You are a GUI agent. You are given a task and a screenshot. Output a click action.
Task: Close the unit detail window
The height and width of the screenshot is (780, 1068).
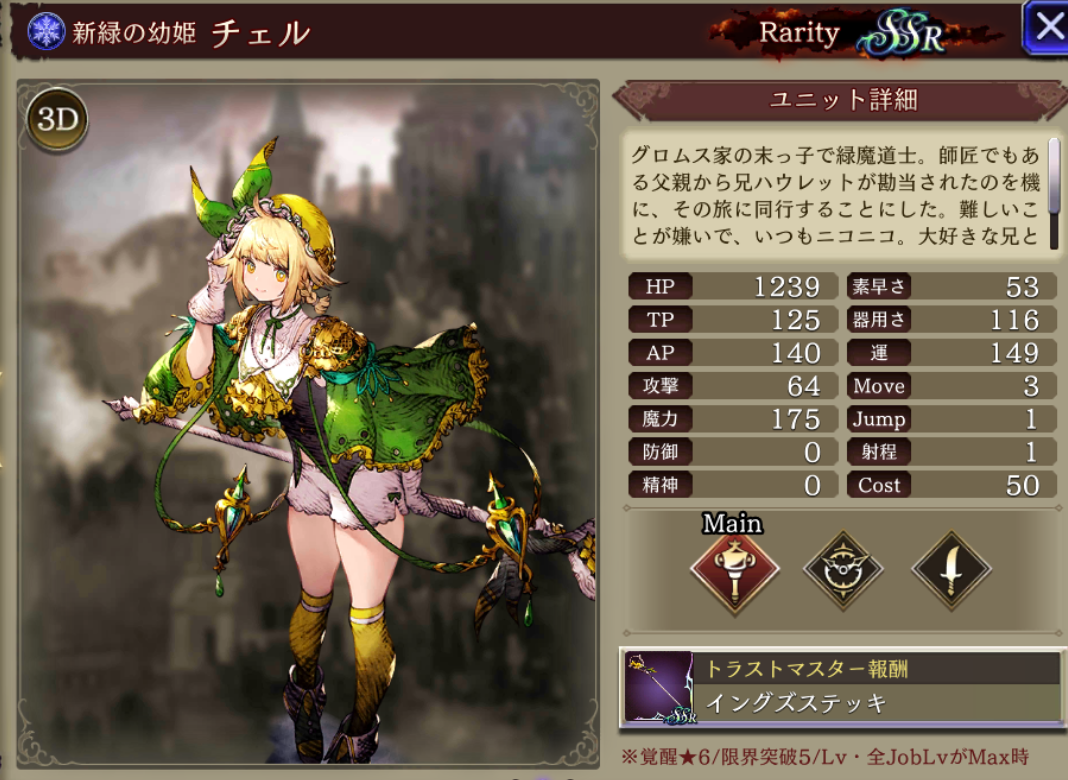tap(1047, 27)
